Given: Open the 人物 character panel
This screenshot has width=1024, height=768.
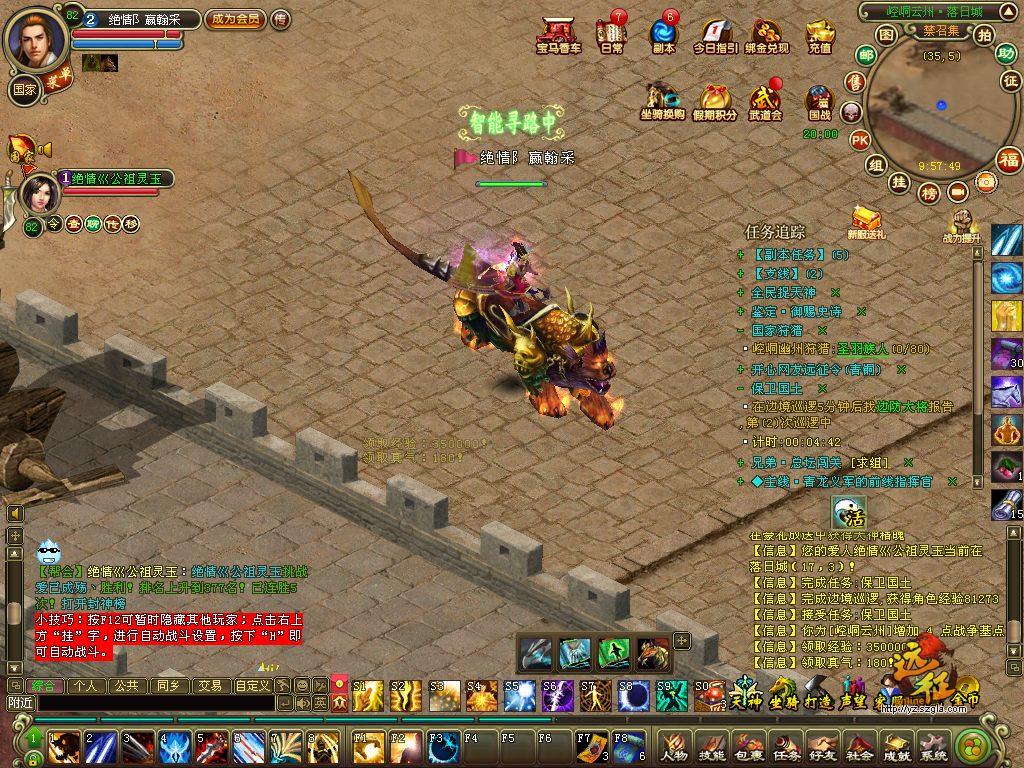Looking at the screenshot, I should tap(674, 746).
